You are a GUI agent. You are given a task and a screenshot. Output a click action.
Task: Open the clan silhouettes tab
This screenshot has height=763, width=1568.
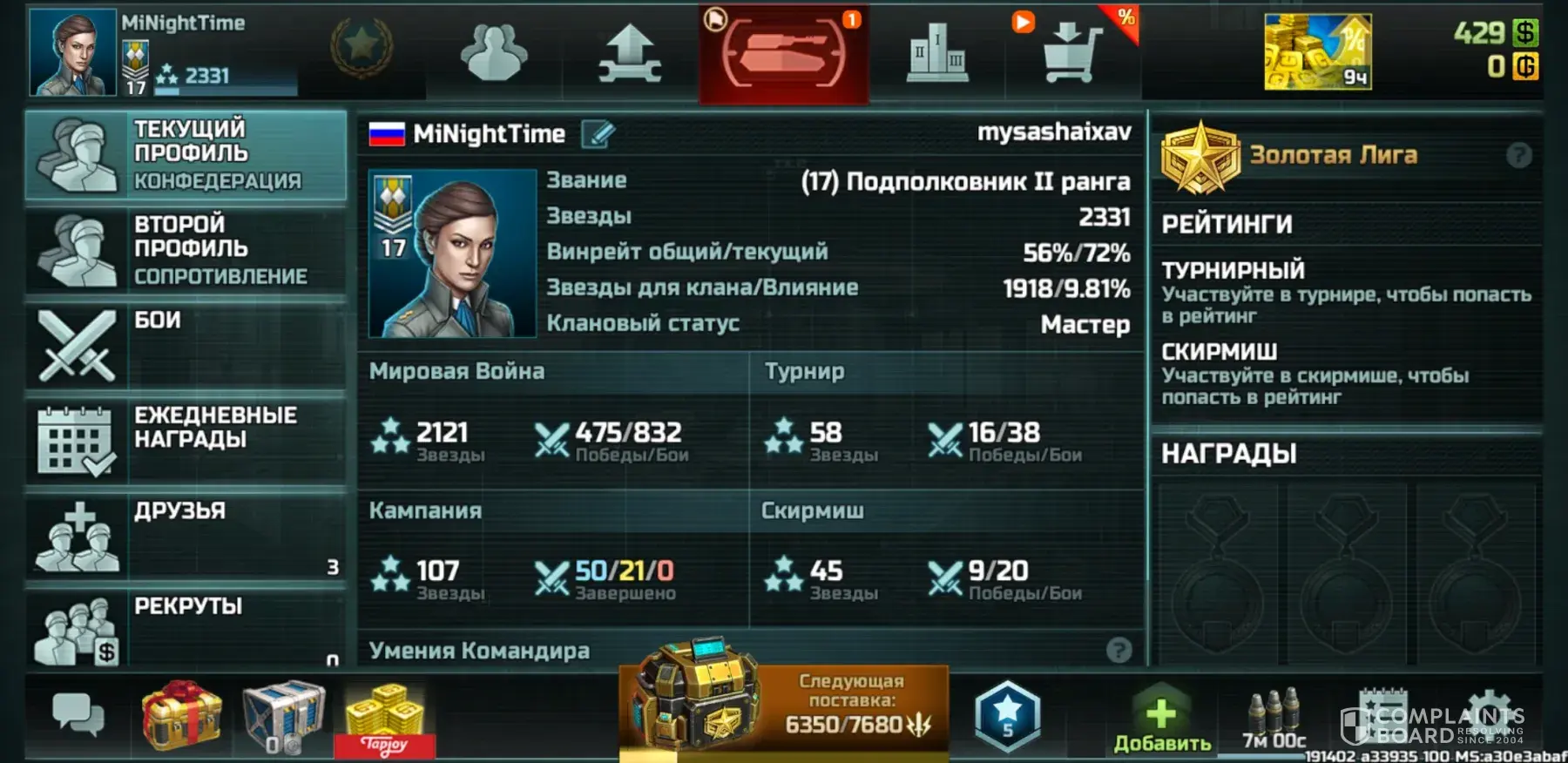[494, 54]
